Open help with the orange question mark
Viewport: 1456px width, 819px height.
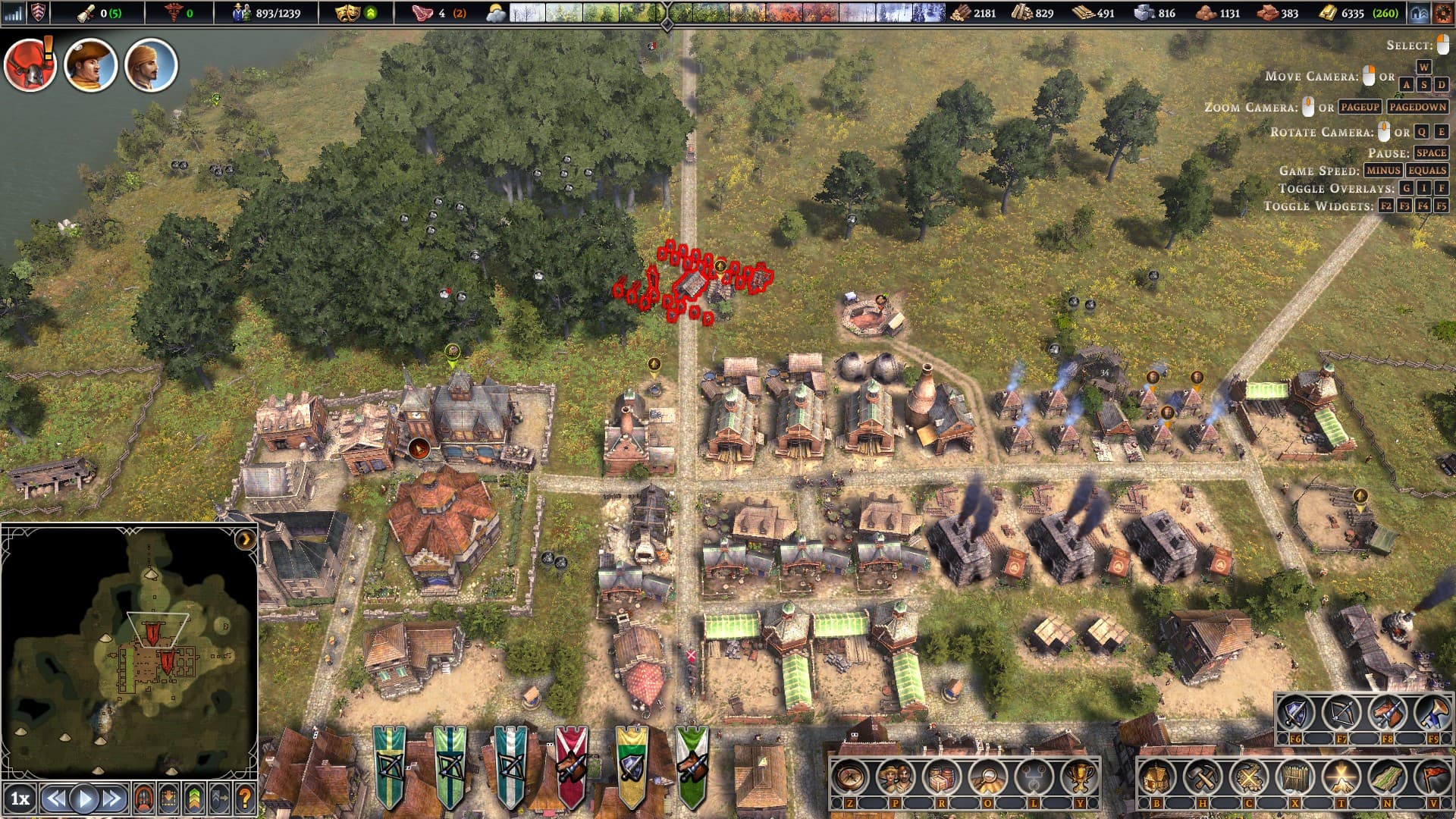click(244, 799)
